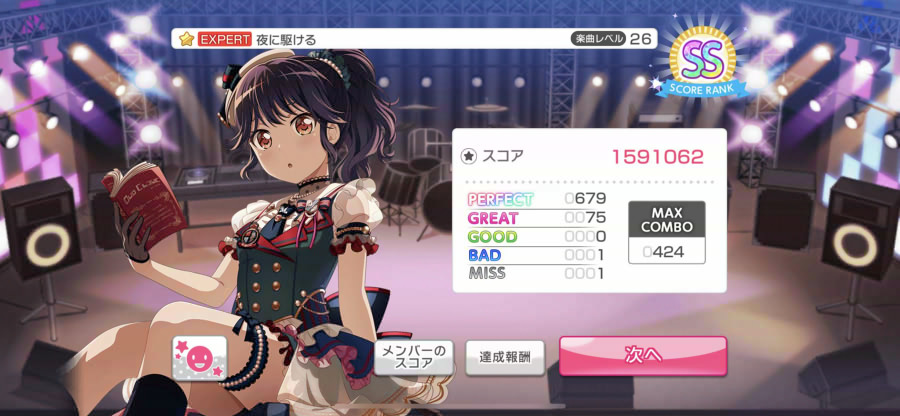
Task: Click the pink smiley face stamp icon
Action: pyautogui.click(x=199, y=355)
